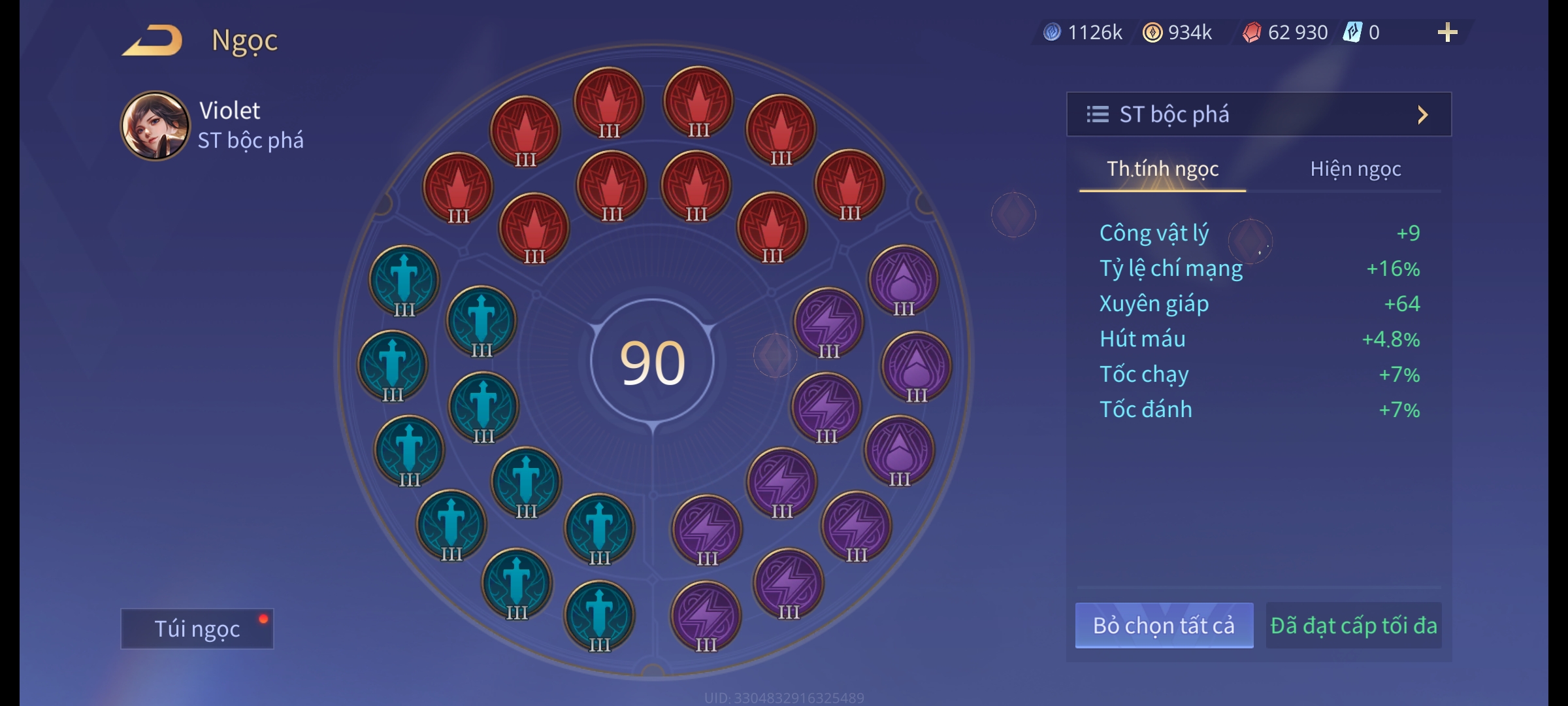Screen dimensions: 1568x706
Task: Click Bỏ chọn tất cả button
Action: click(1164, 626)
